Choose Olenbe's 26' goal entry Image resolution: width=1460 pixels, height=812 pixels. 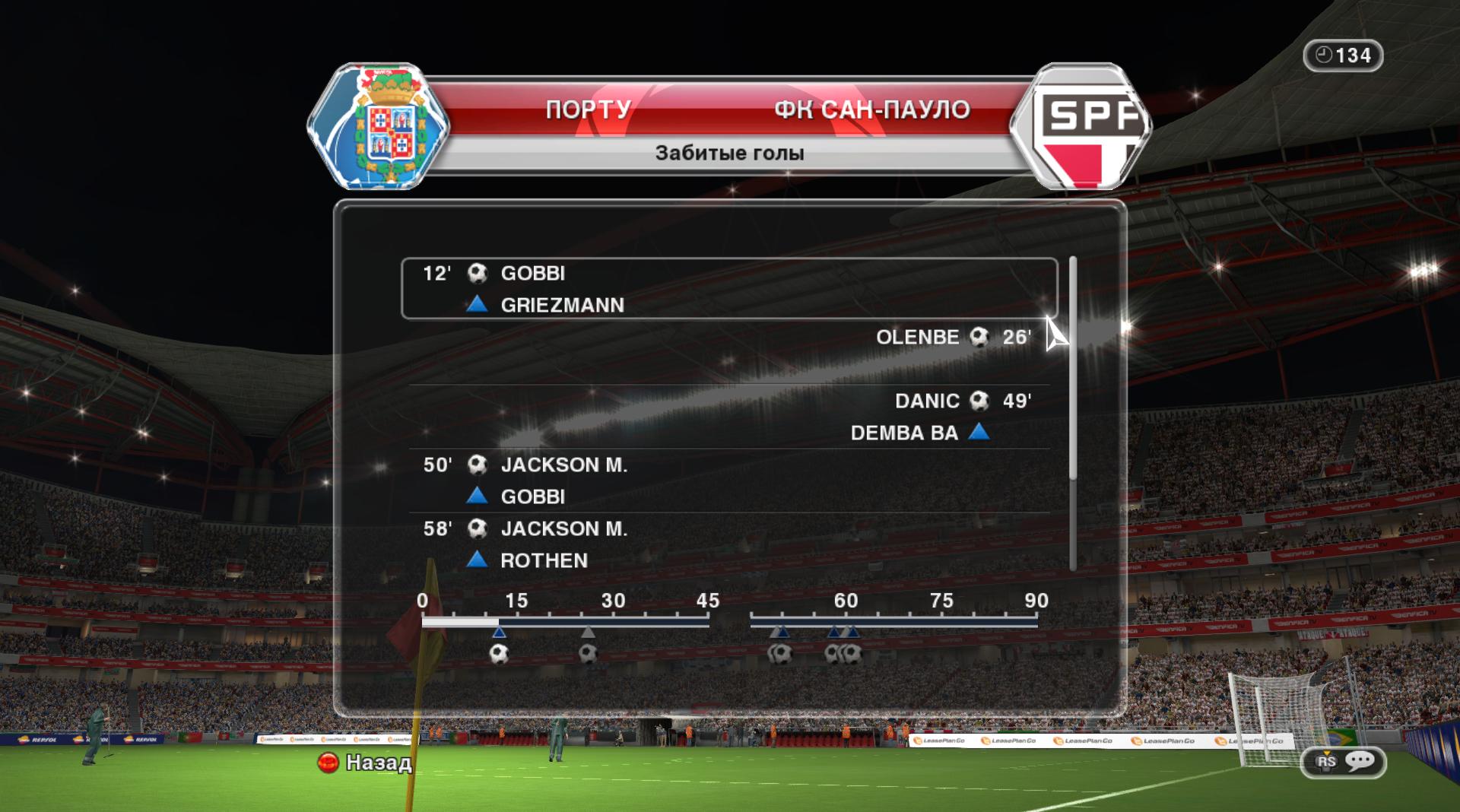[728, 338]
